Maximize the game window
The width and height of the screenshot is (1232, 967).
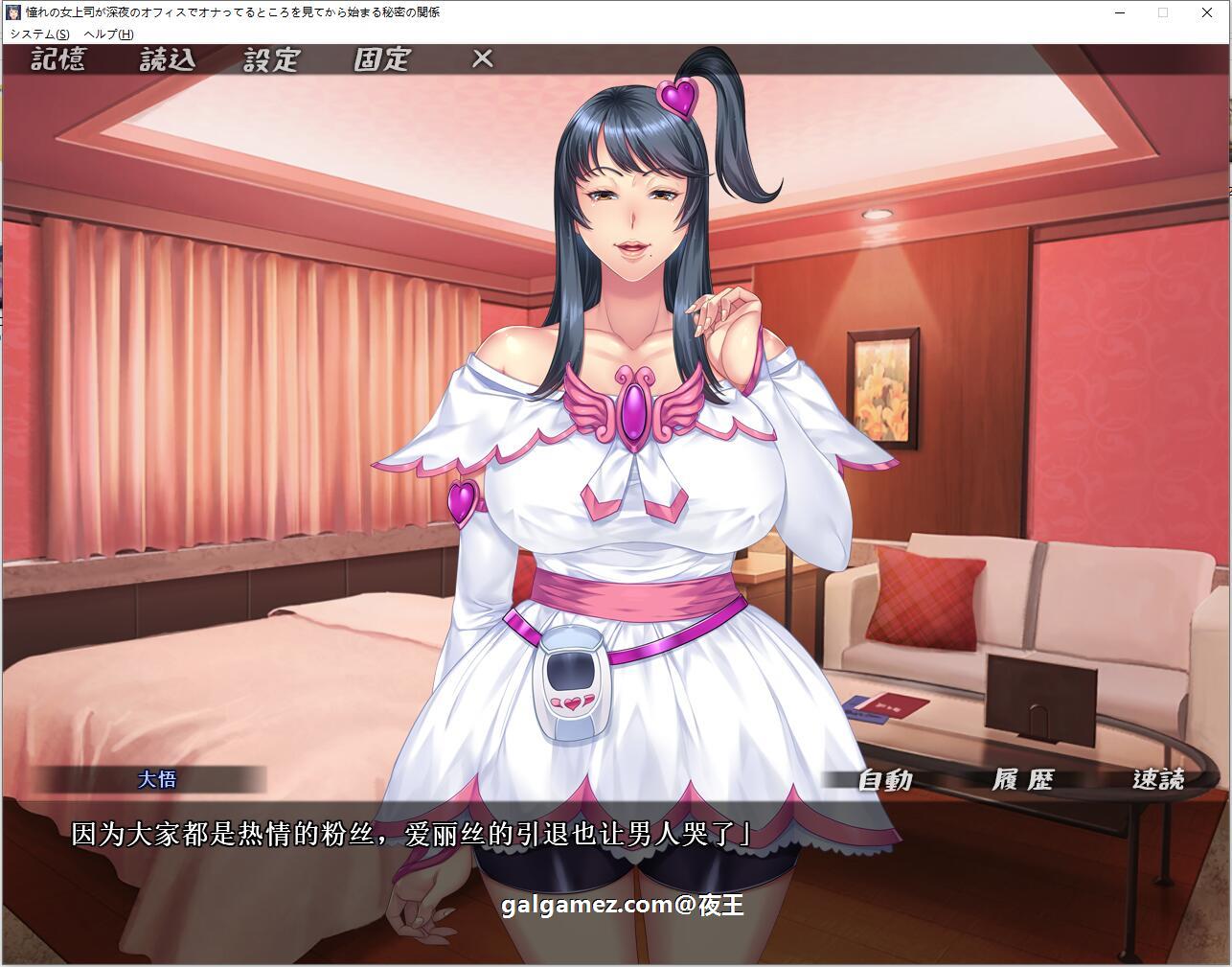1163,12
